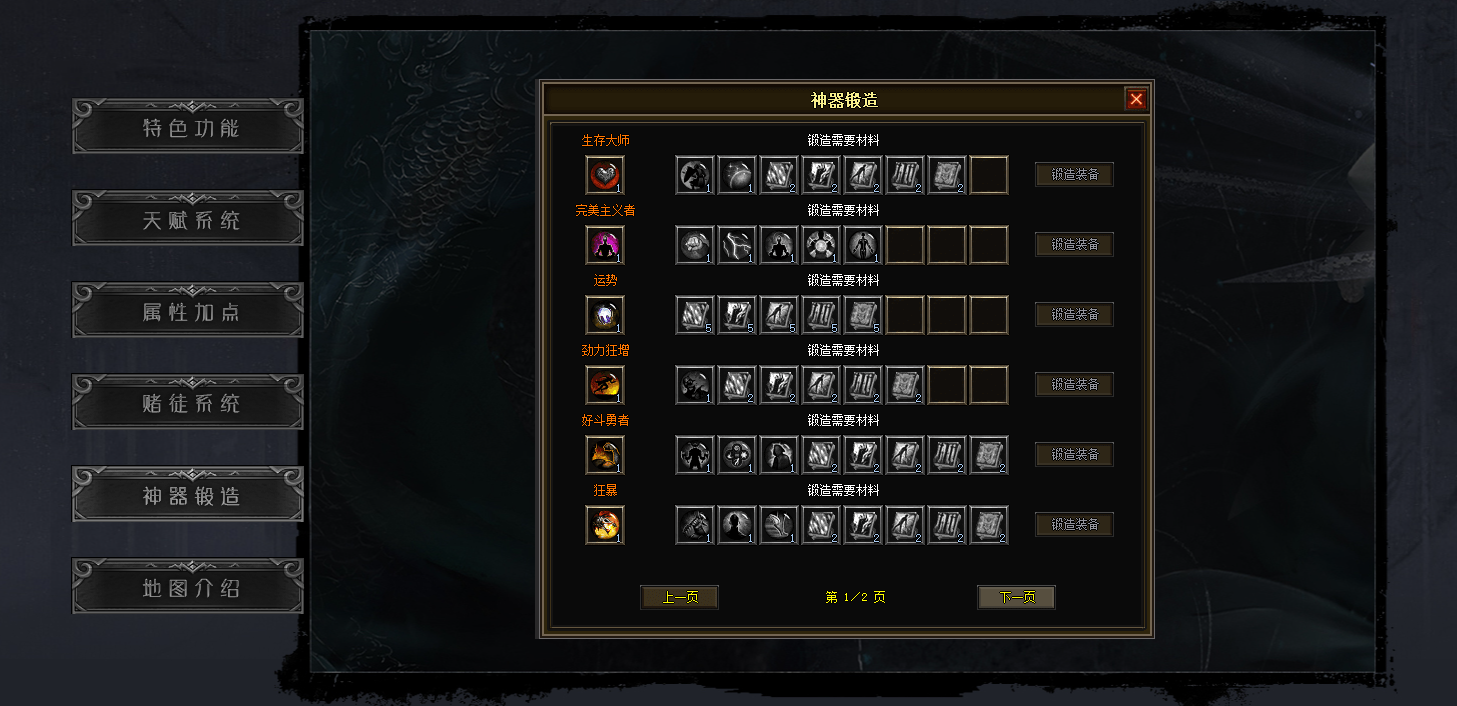This screenshot has height=706, width=1457.
Task: Forge the 狂暴 artifact
Action: pos(1074,525)
